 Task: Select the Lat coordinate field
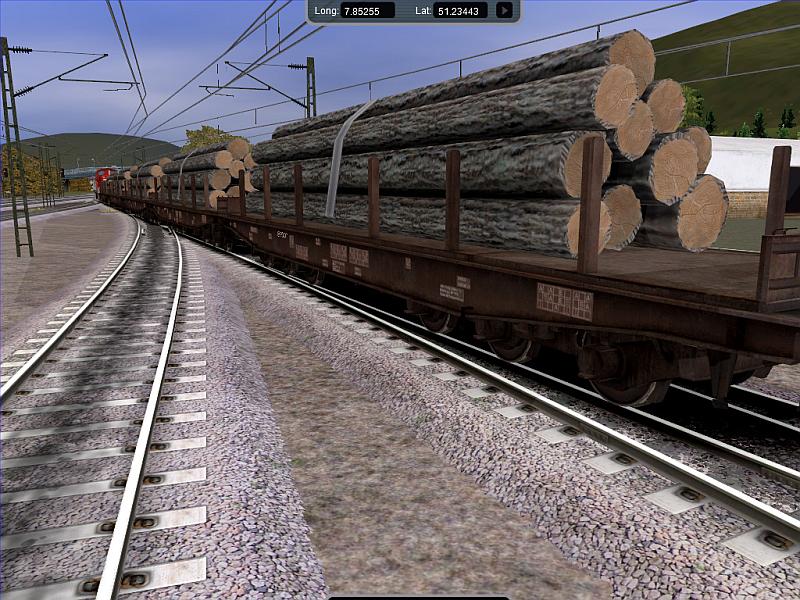[461, 11]
